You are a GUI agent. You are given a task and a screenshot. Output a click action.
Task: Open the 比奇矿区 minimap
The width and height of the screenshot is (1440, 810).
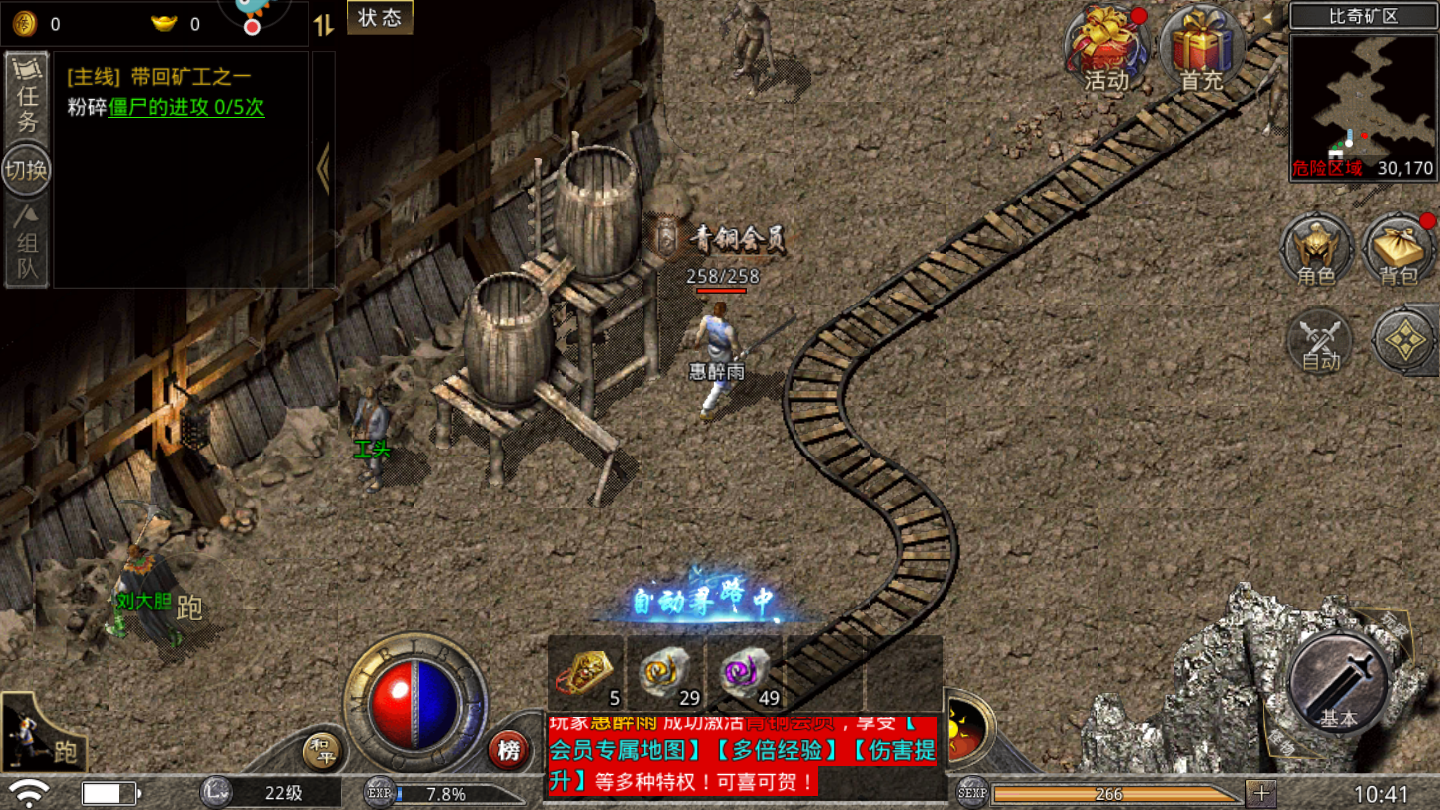(x=1363, y=107)
